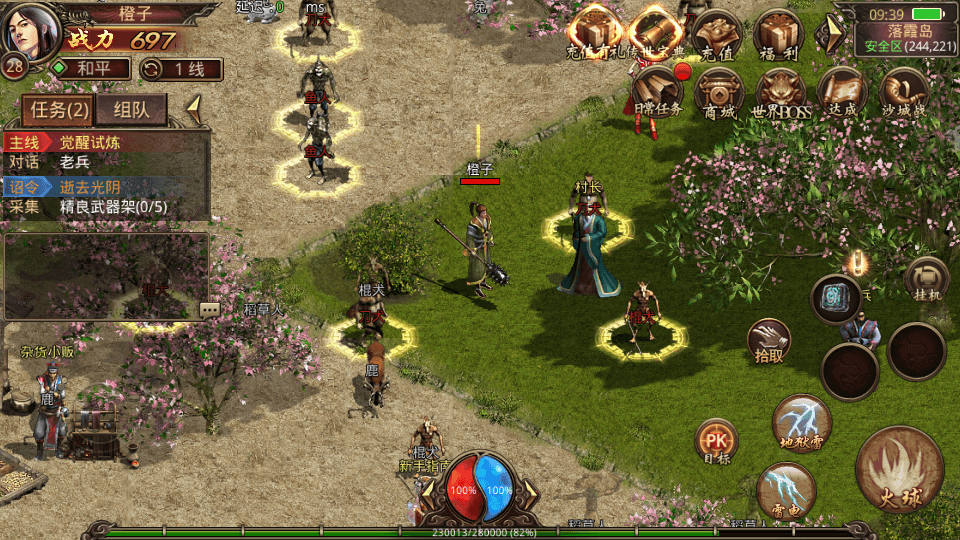Change the 和平 attack mode

[x=91, y=69]
